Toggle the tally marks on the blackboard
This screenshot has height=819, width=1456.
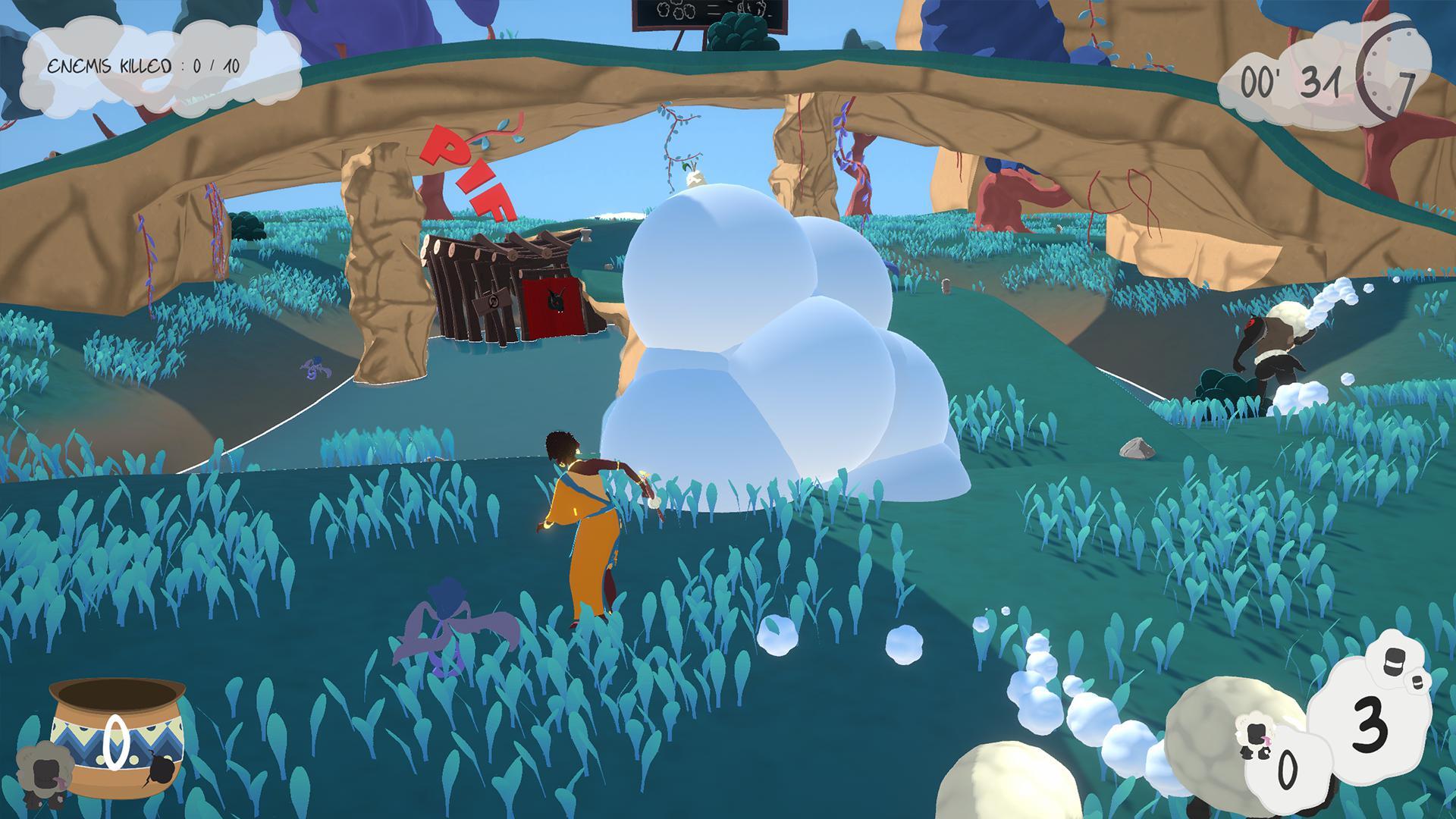coord(713,9)
